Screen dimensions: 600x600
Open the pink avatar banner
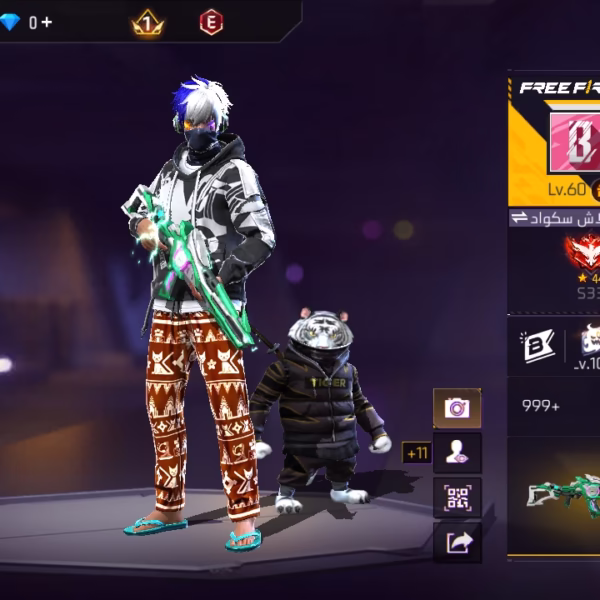click(x=572, y=138)
